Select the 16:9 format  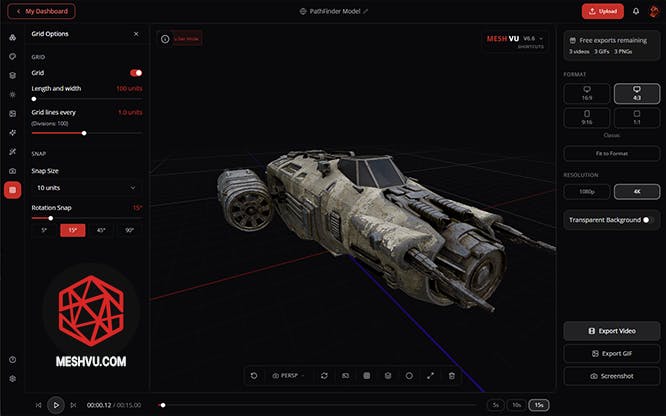click(x=587, y=93)
